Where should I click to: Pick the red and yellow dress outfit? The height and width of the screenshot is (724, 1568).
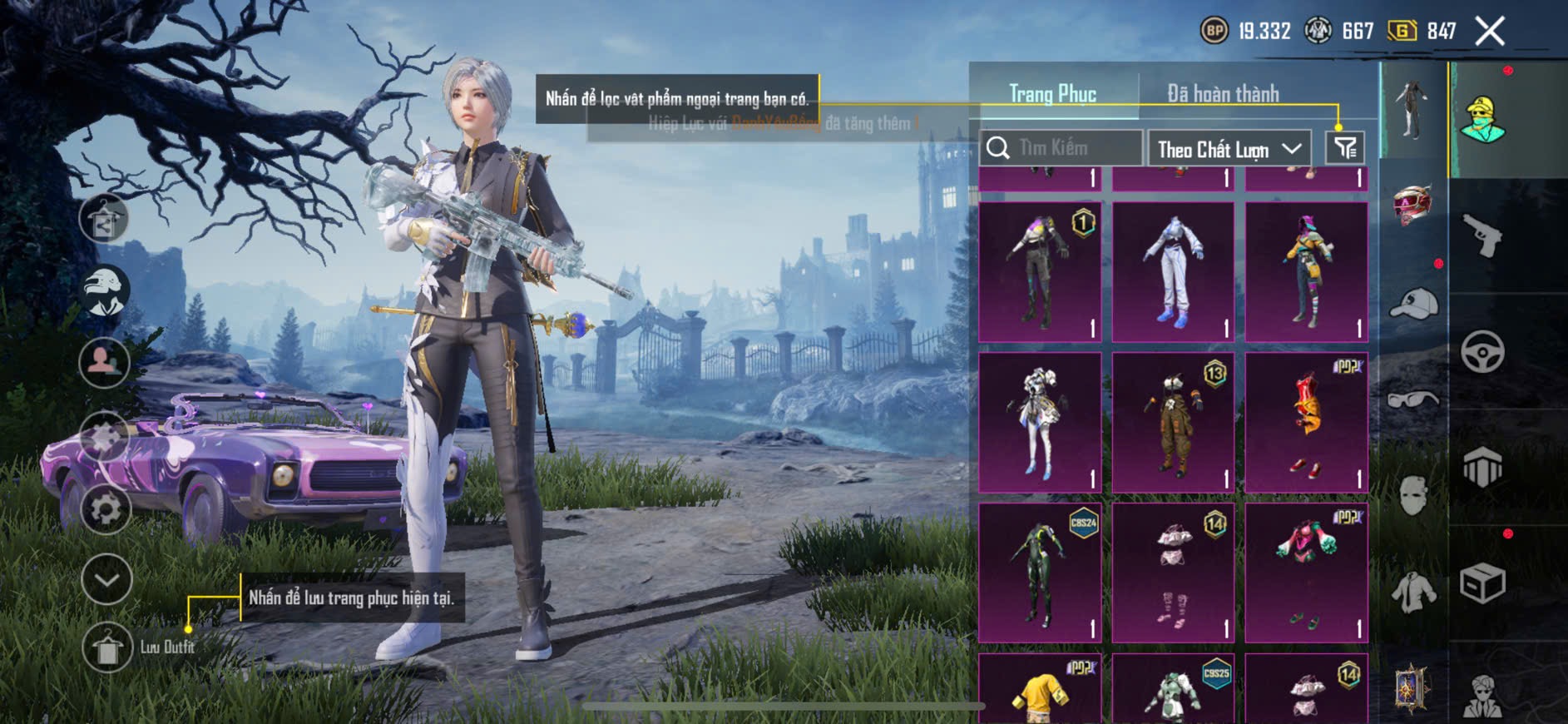pyautogui.click(x=1306, y=422)
